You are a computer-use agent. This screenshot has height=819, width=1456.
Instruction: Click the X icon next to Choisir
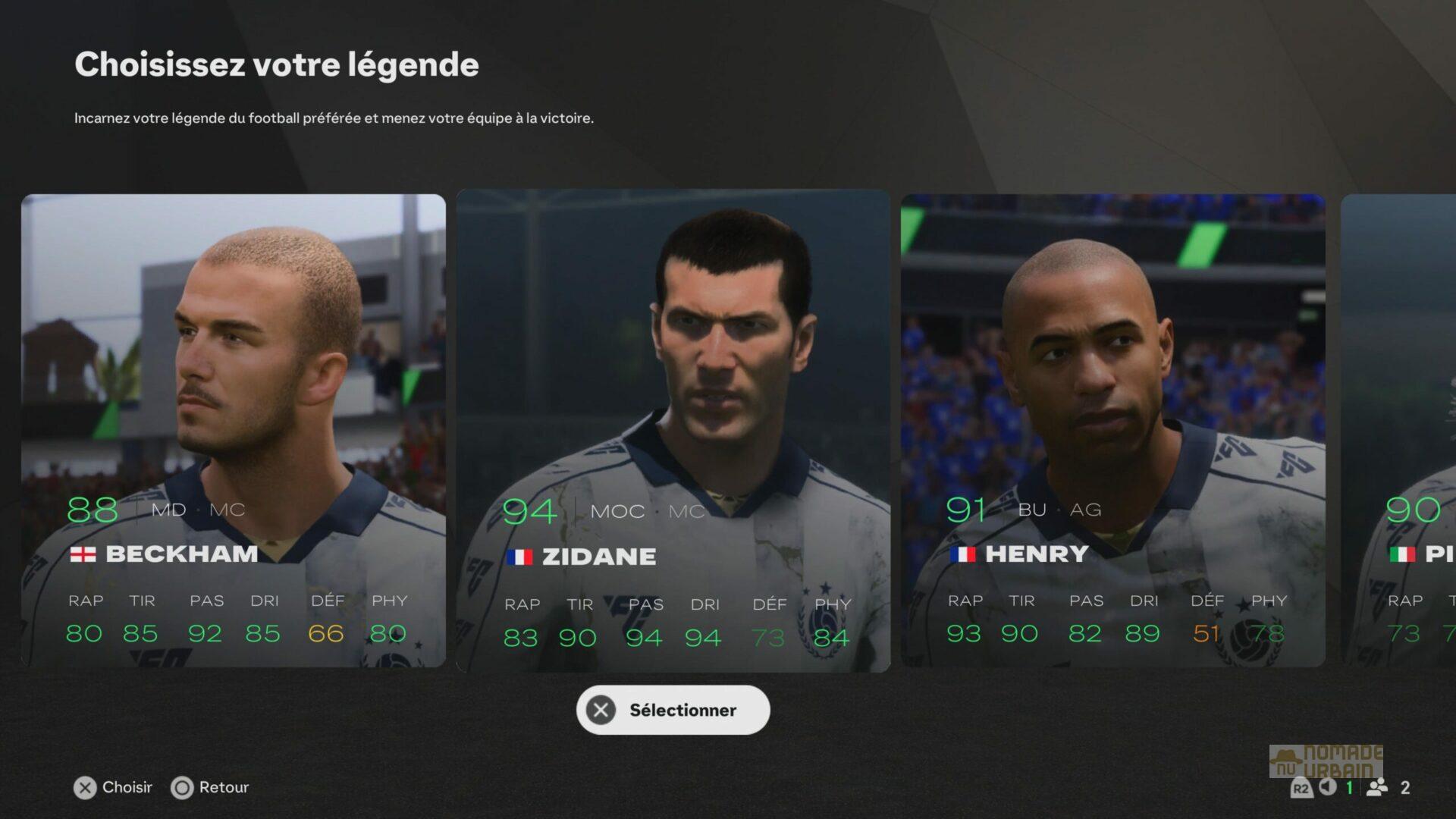86,788
